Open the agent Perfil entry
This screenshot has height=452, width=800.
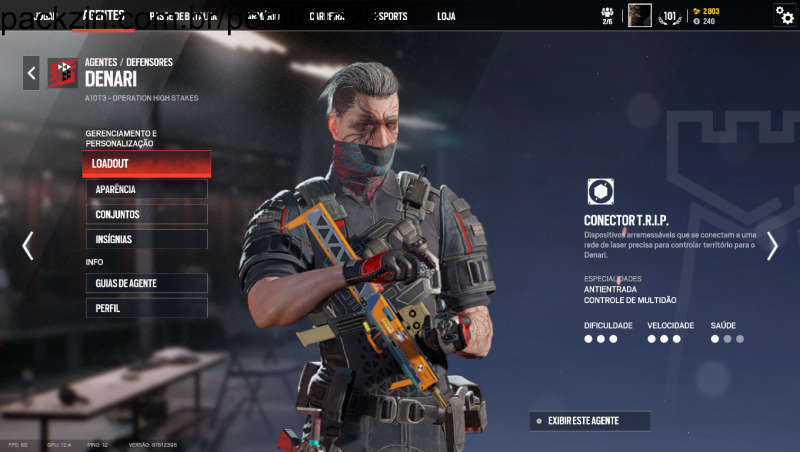pyautogui.click(x=146, y=308)
